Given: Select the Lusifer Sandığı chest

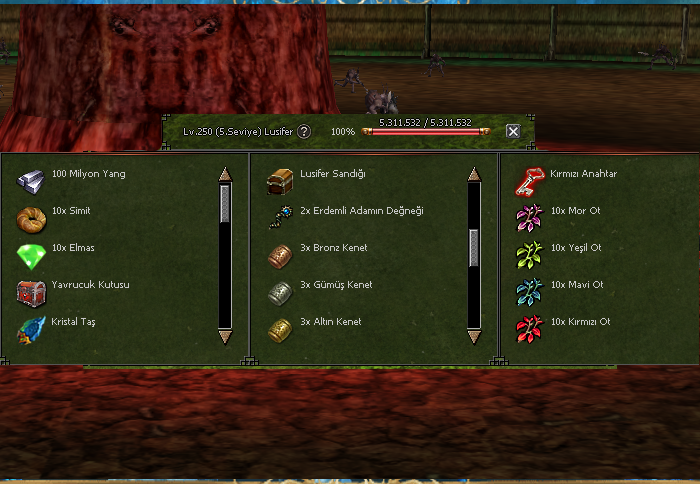Looking at the screenshot, I should coord(280,180).
